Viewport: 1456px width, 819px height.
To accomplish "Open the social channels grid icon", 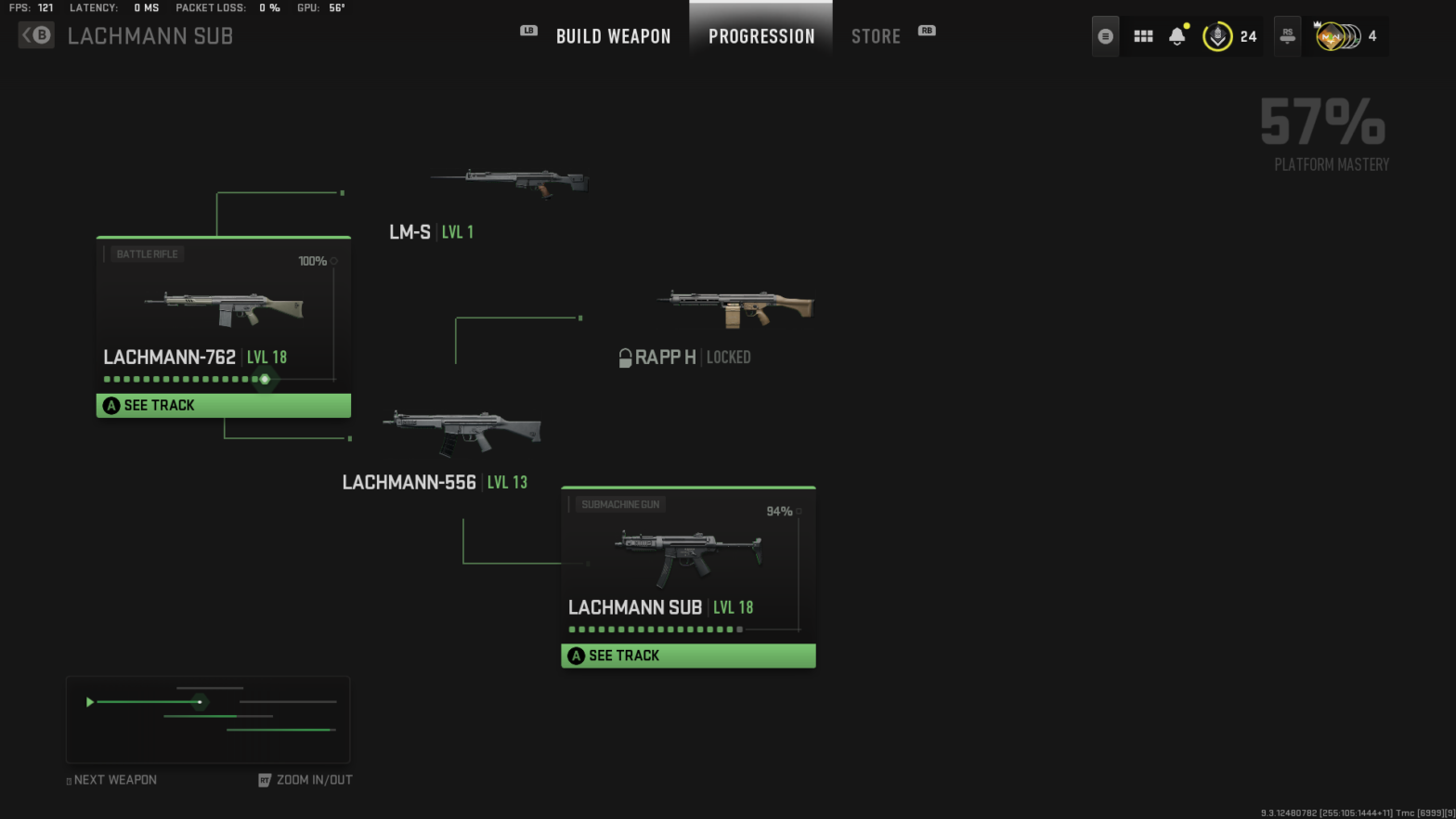I will 1143,36.
